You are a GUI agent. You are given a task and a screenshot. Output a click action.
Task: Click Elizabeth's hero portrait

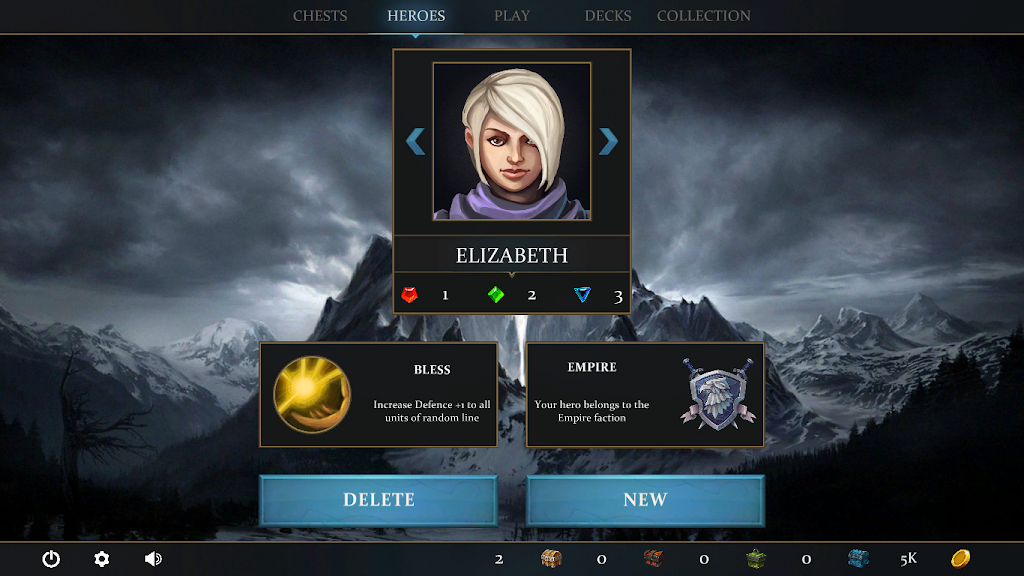click(x=512, y=141)
